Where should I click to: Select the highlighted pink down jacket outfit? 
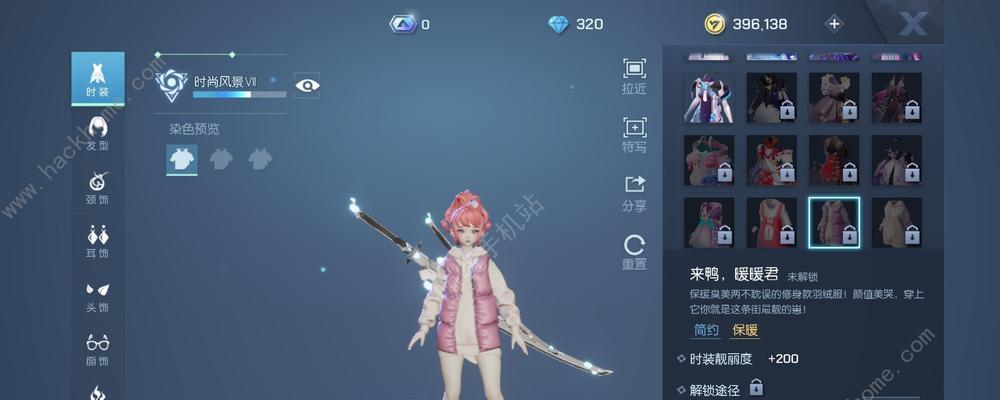point(833,222)
